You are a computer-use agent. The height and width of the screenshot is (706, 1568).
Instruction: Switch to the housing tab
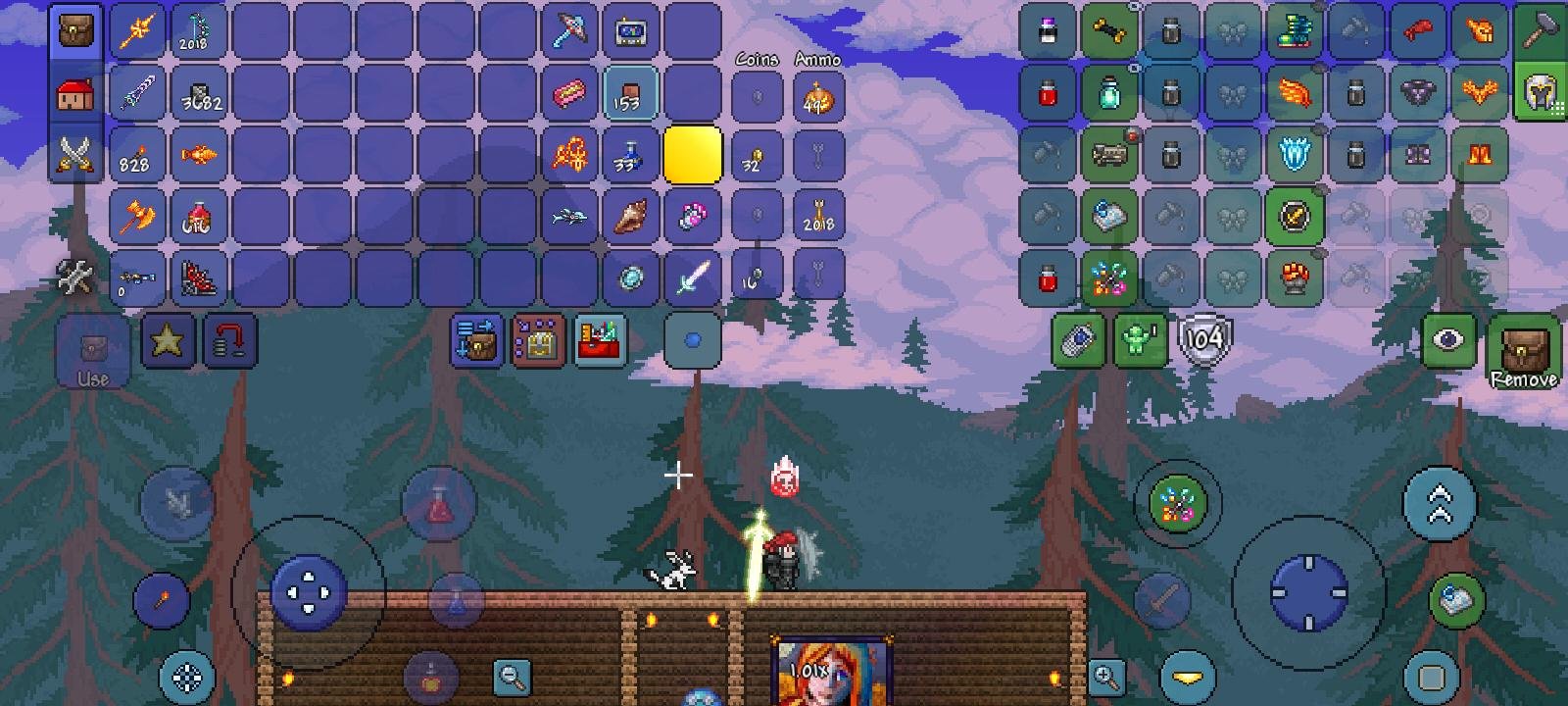(75, 92)
